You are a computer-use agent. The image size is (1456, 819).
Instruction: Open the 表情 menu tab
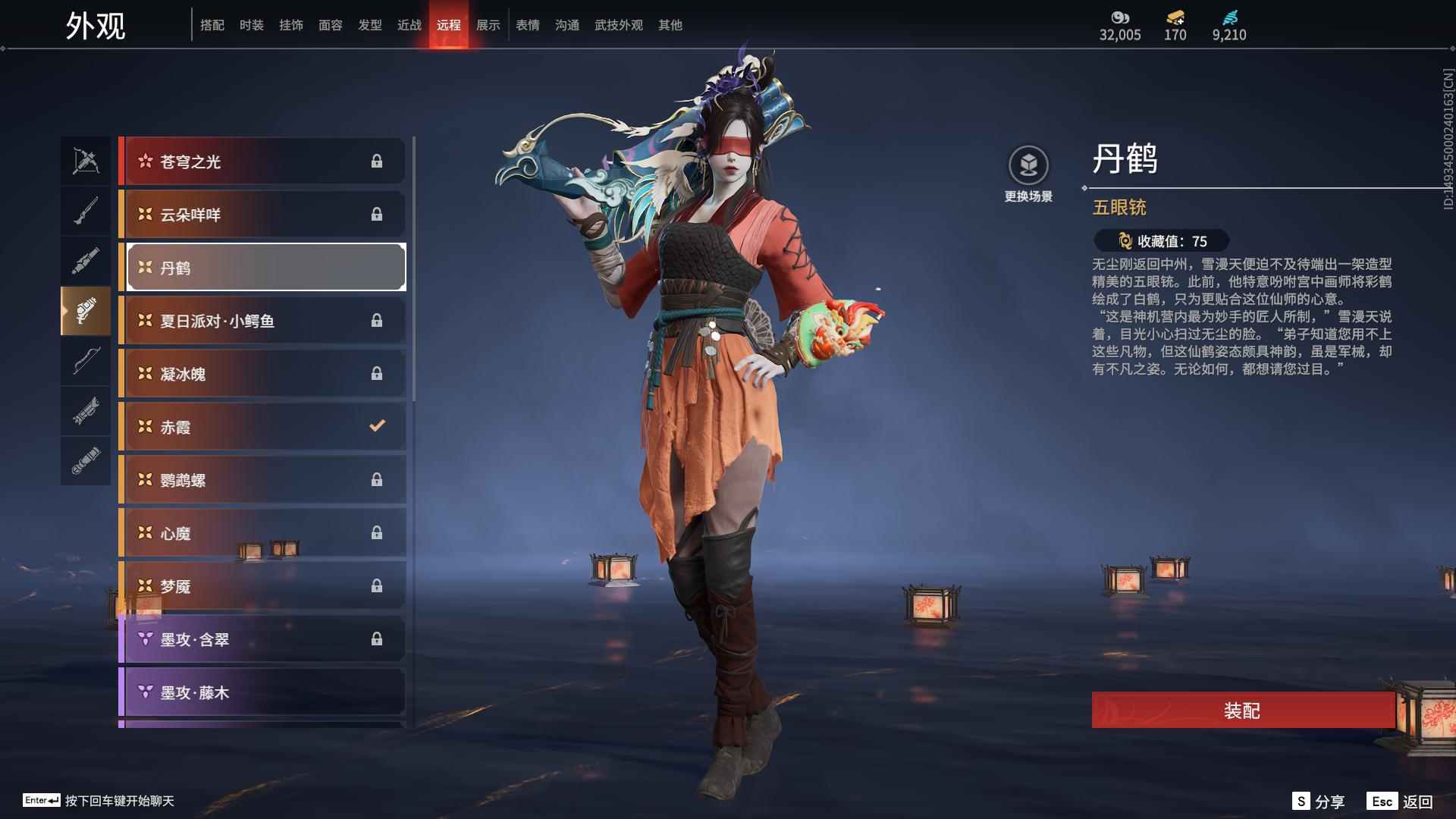coord(526,24)
